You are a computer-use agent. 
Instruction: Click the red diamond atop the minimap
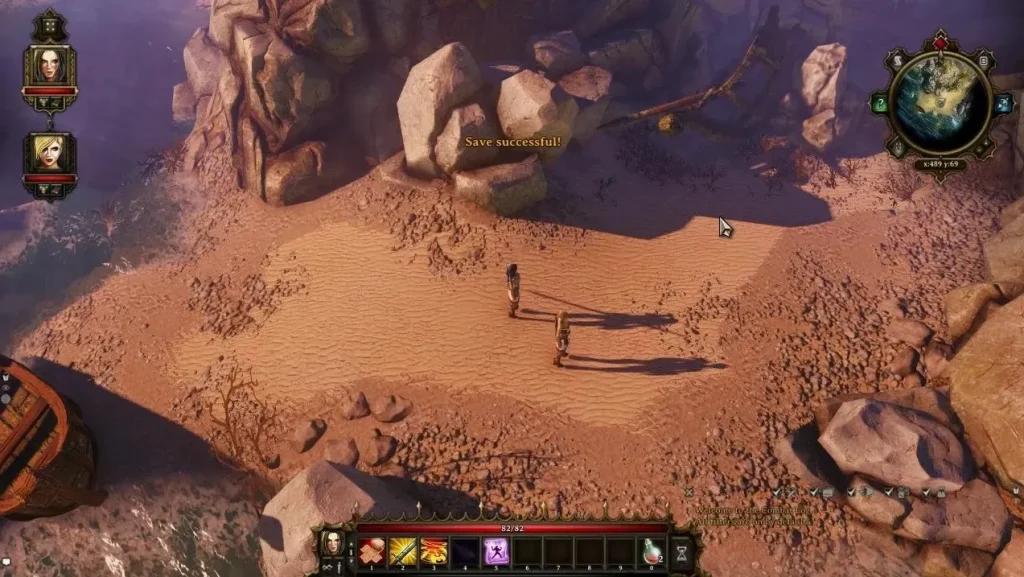(x=940, y=43)
